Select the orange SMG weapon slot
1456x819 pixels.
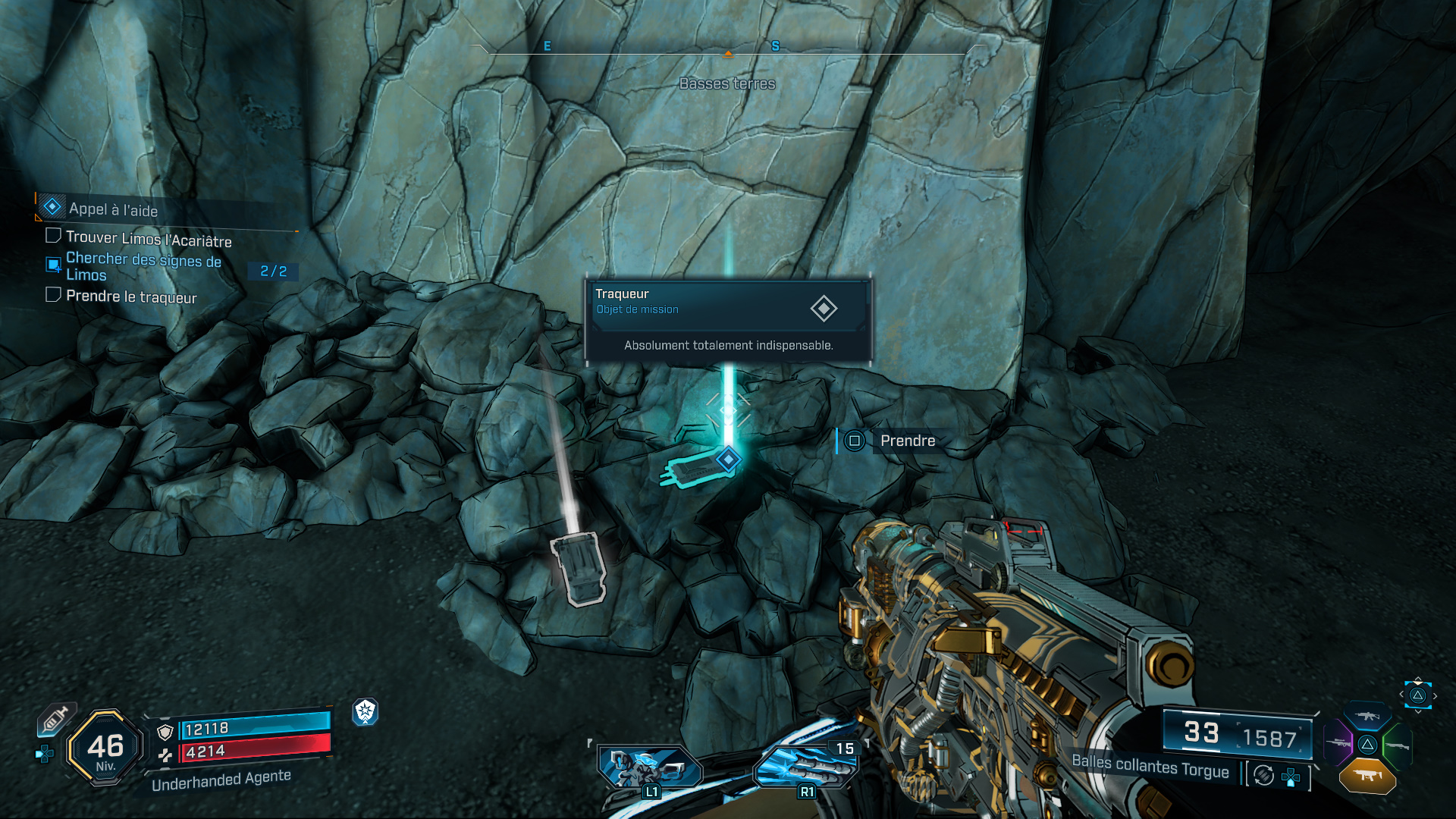pos(1367,776)
